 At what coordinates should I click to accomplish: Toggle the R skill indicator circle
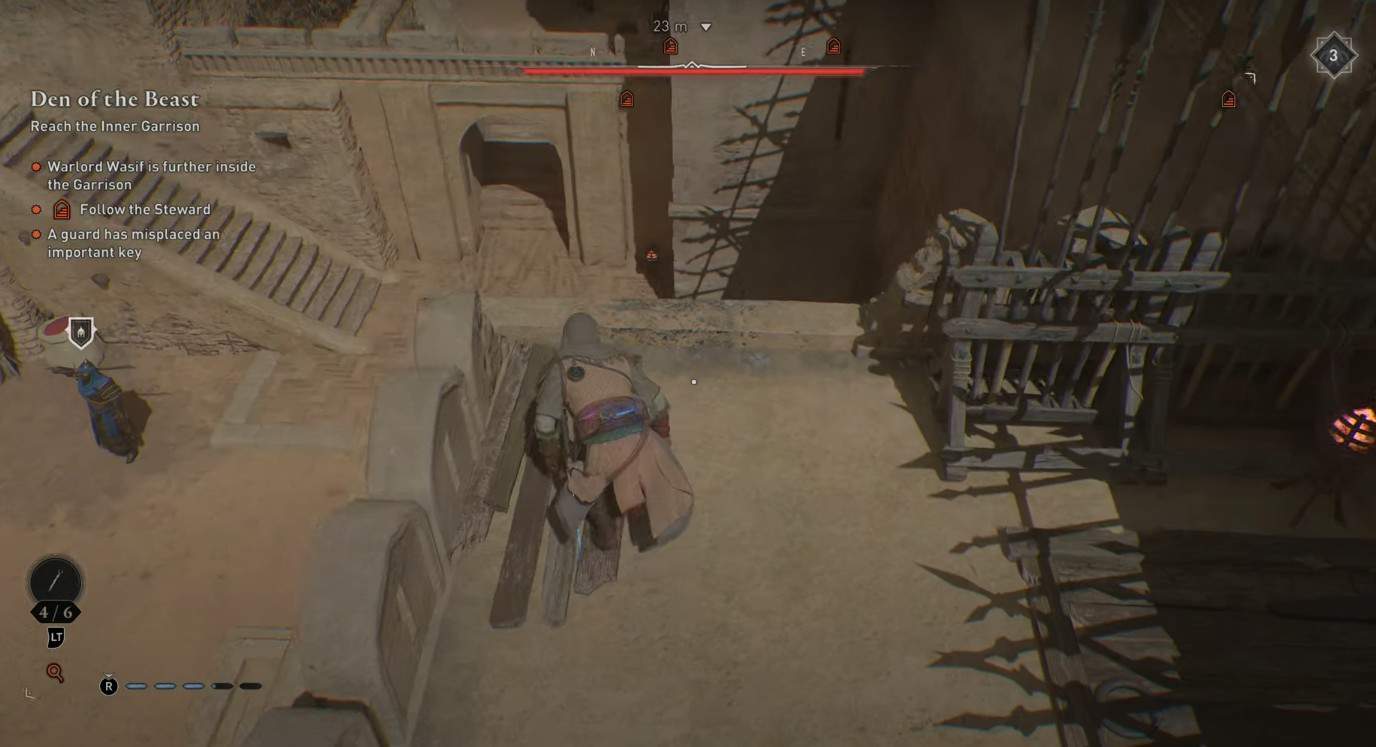click(x=108, y=685)
